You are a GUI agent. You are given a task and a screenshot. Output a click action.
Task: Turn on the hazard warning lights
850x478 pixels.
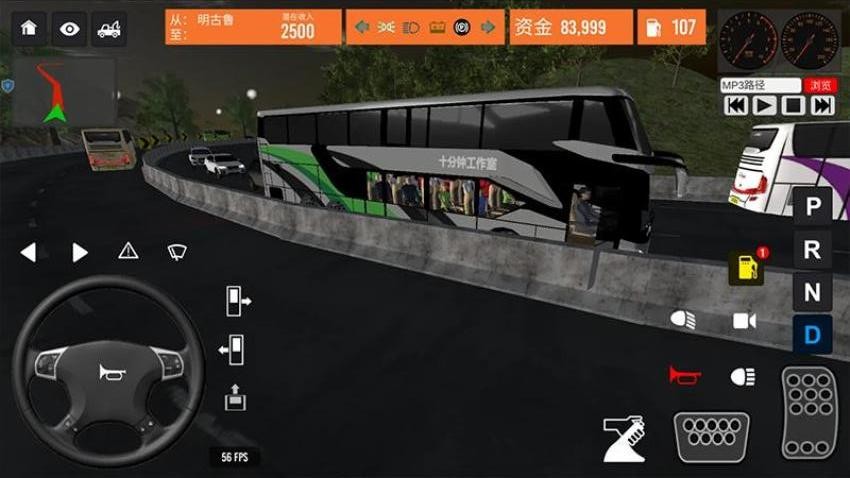pos(128,251)
